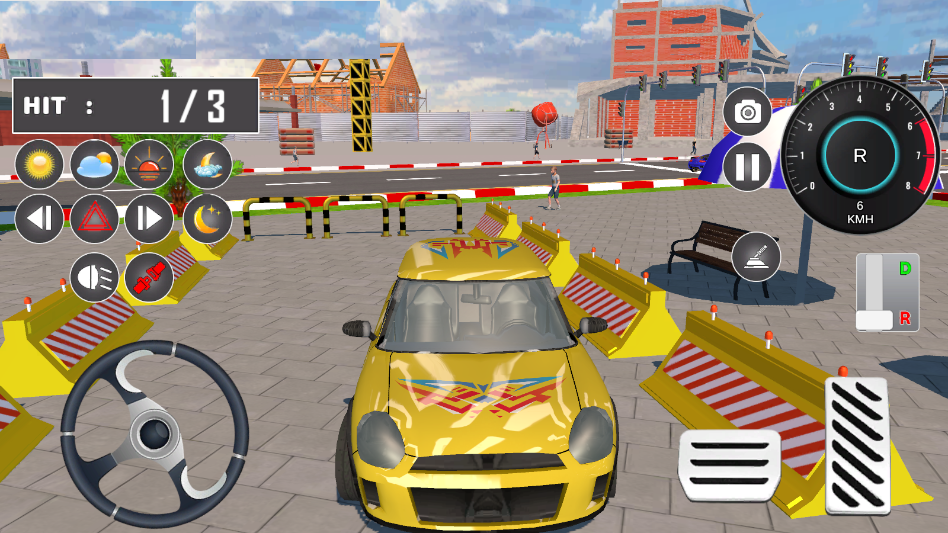Click the steering wheel control

tap(154, 433)
